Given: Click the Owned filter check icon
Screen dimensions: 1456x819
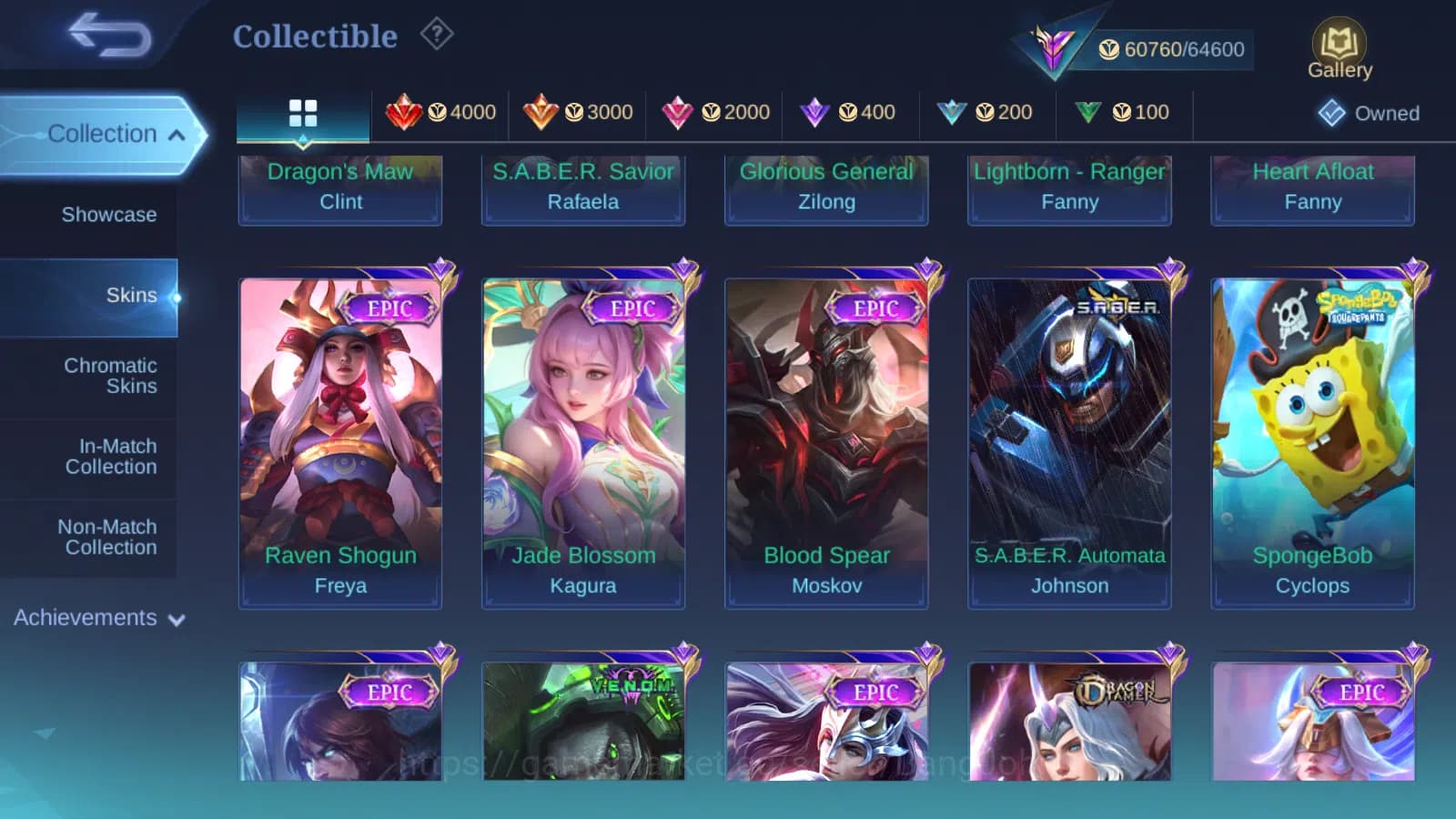Looking at the screenshot, I should point(1333,113).
